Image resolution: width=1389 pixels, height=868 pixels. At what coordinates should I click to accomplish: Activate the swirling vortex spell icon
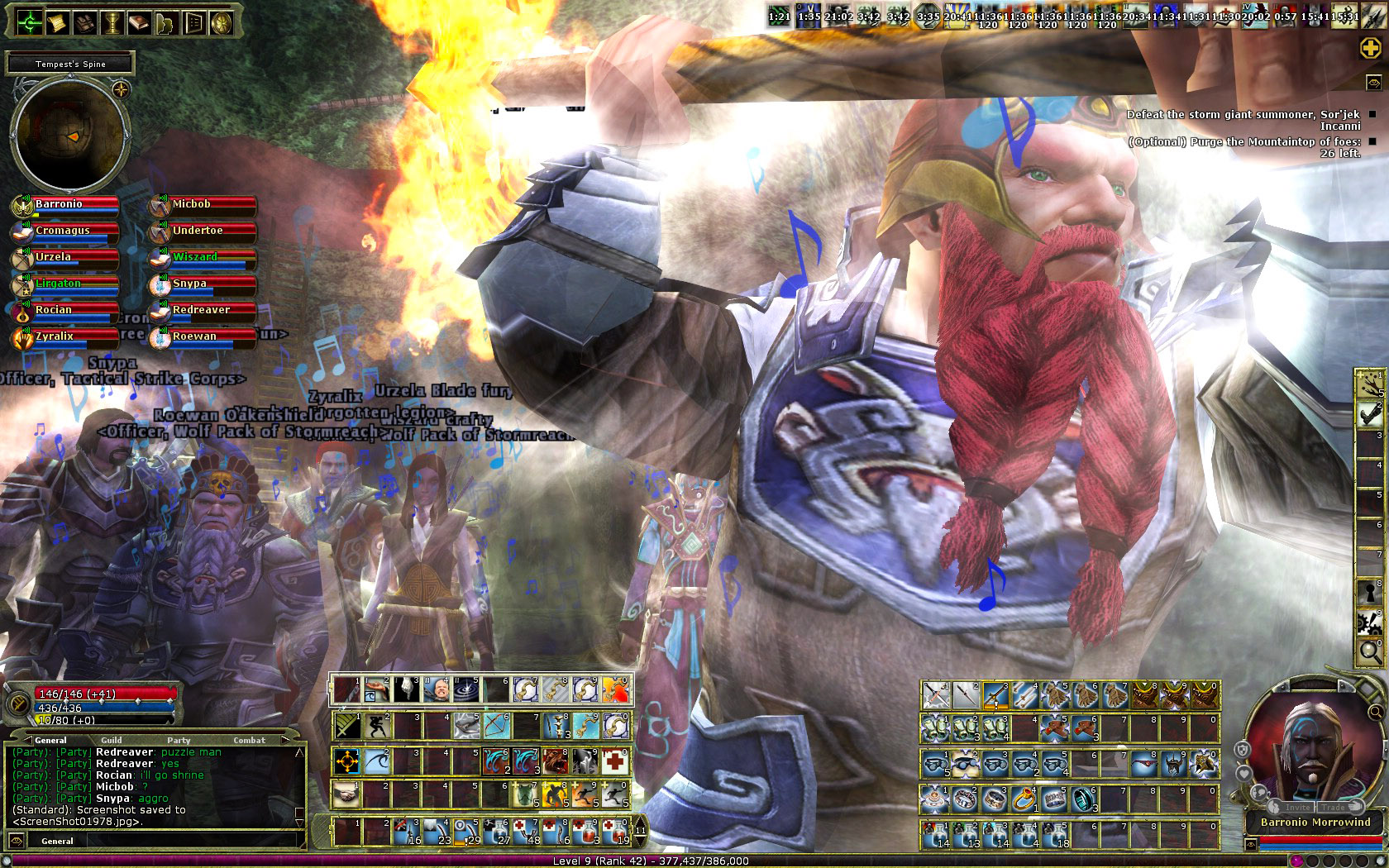coord(466,689)
